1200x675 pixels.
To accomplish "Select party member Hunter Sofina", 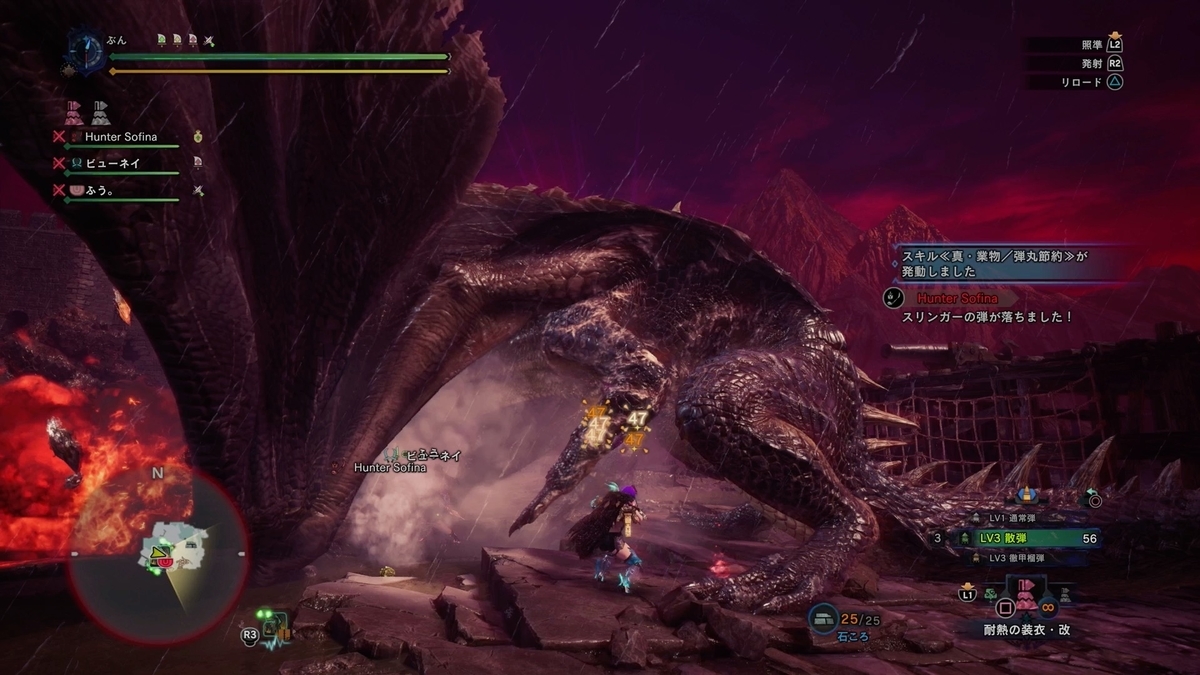I will 122,137.
